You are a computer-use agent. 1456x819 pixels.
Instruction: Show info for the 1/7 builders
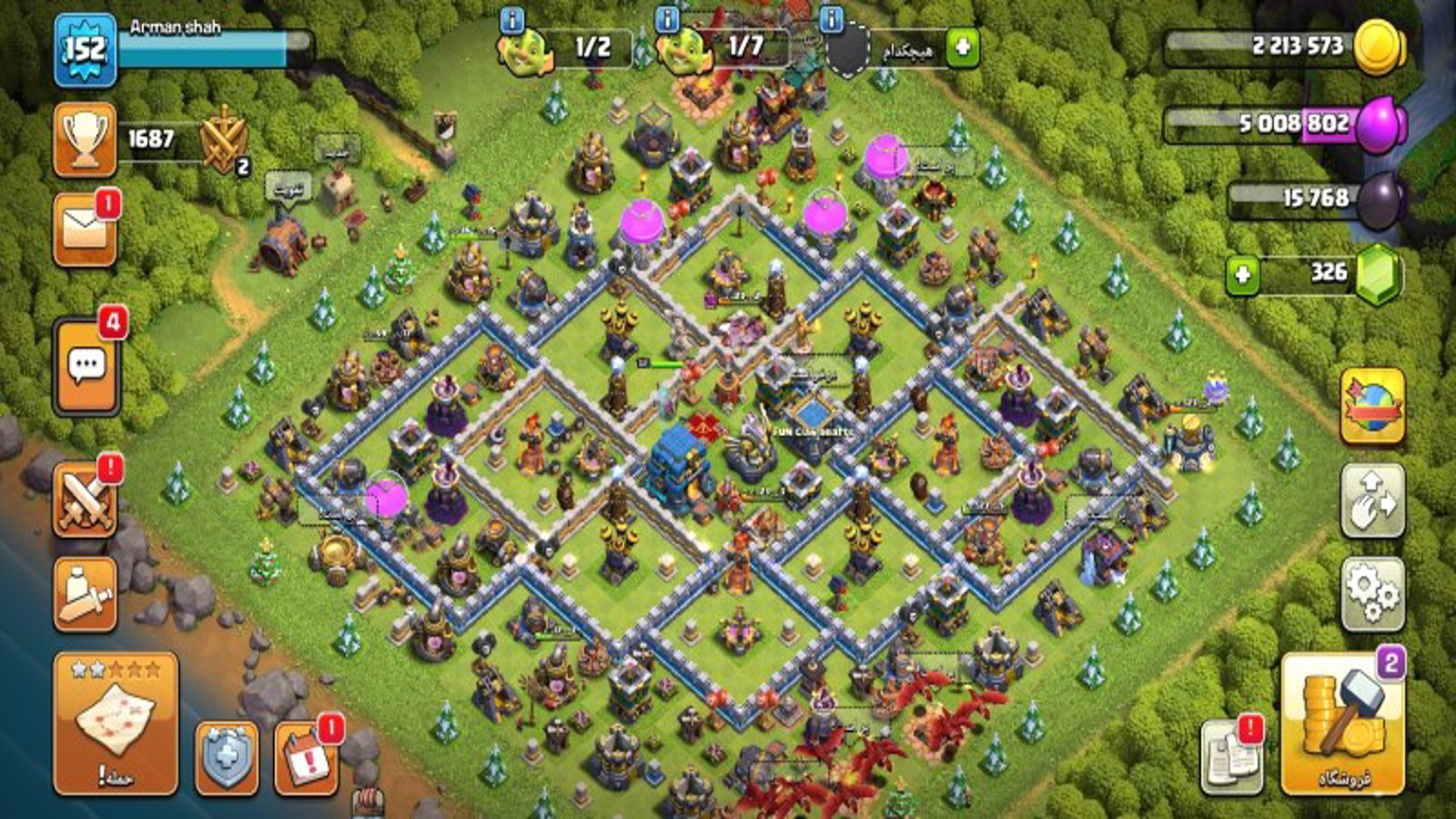pos(667,18)
